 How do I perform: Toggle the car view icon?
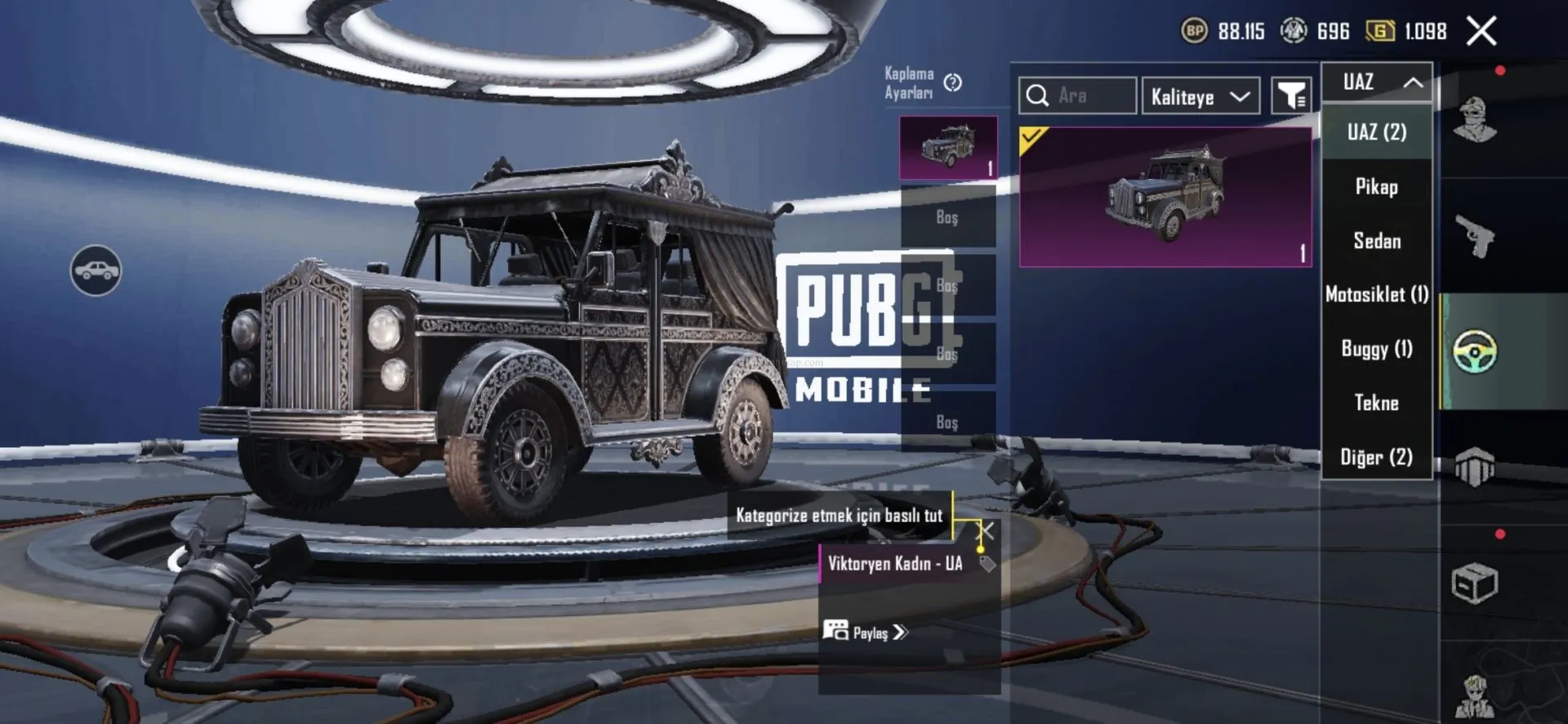click(96, 270)
